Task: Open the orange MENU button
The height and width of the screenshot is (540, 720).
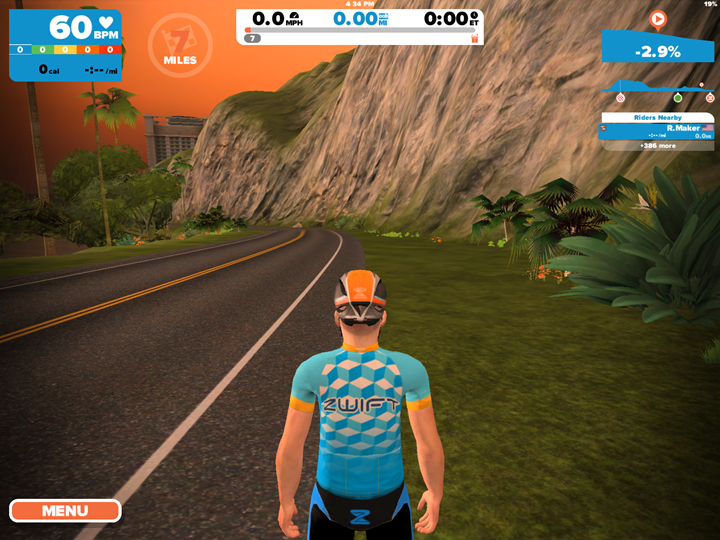Action: coord(65,511)
